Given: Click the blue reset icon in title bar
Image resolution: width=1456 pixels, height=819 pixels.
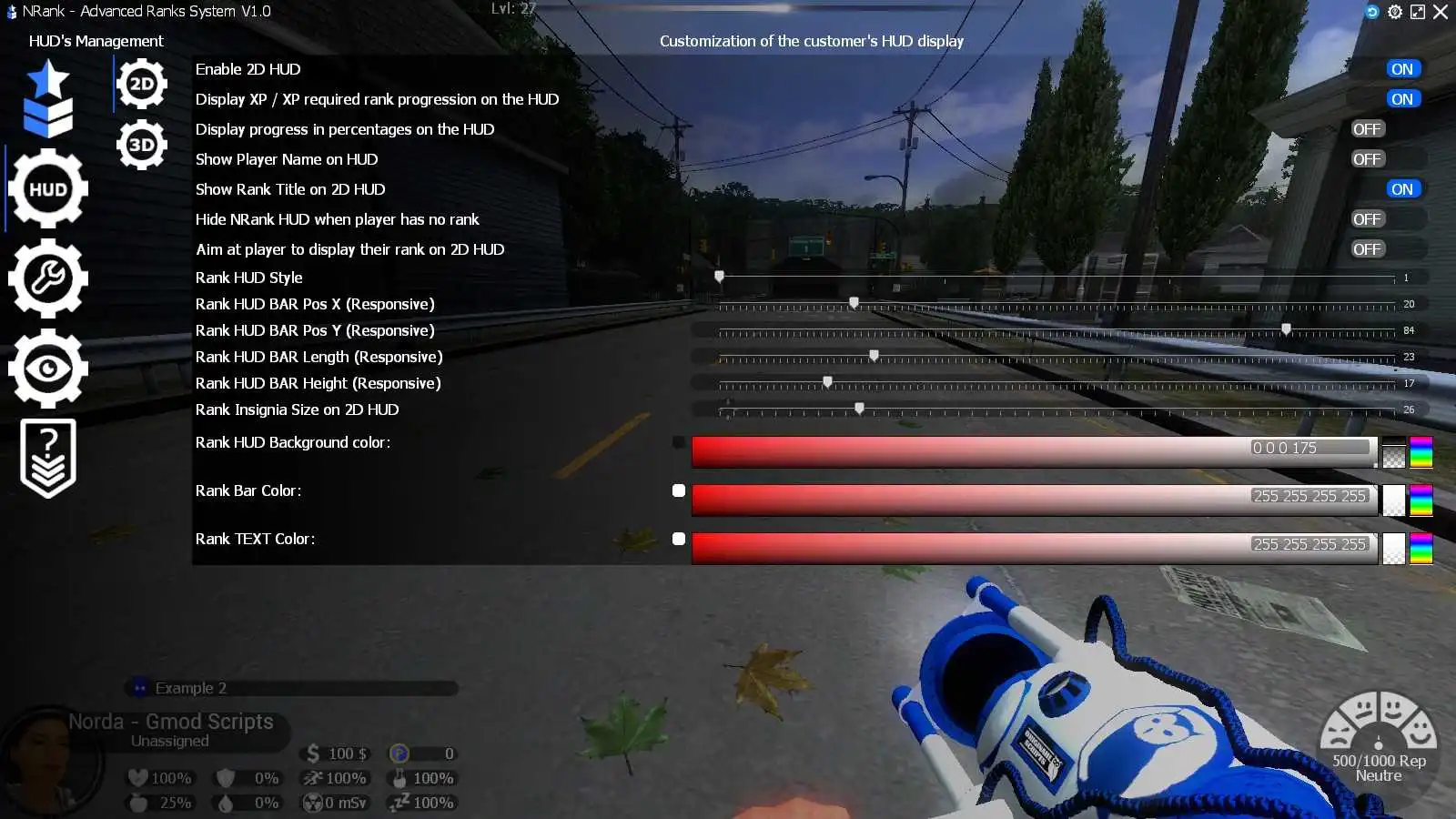Looking at the screenshot, I should click(1372, 12).
